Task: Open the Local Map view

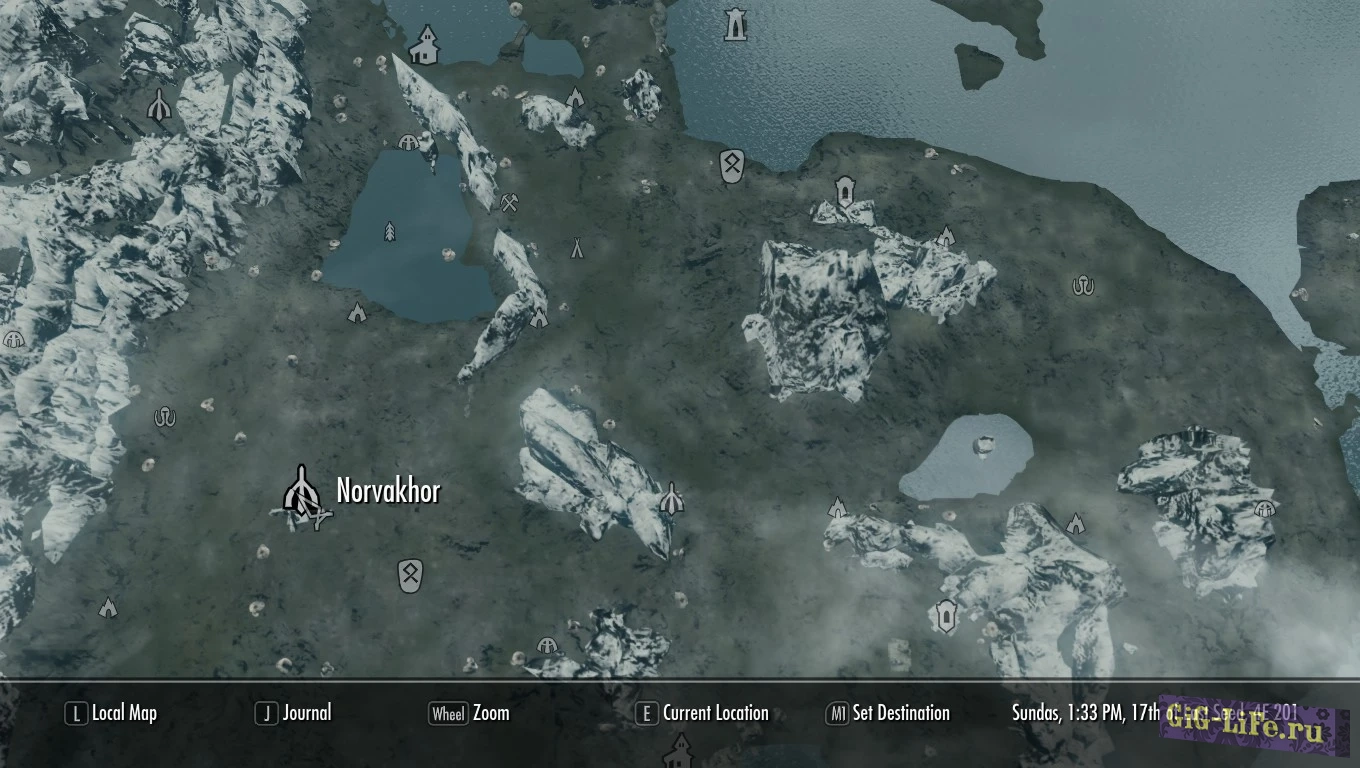Action: tap(112, 713)
